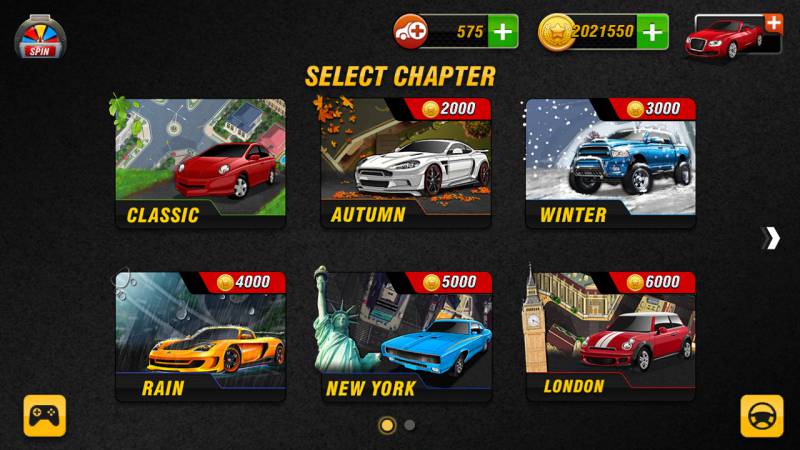Add more coins with the plus button
The width and height of the screenshot is (800, 450).
pos(653,32)
